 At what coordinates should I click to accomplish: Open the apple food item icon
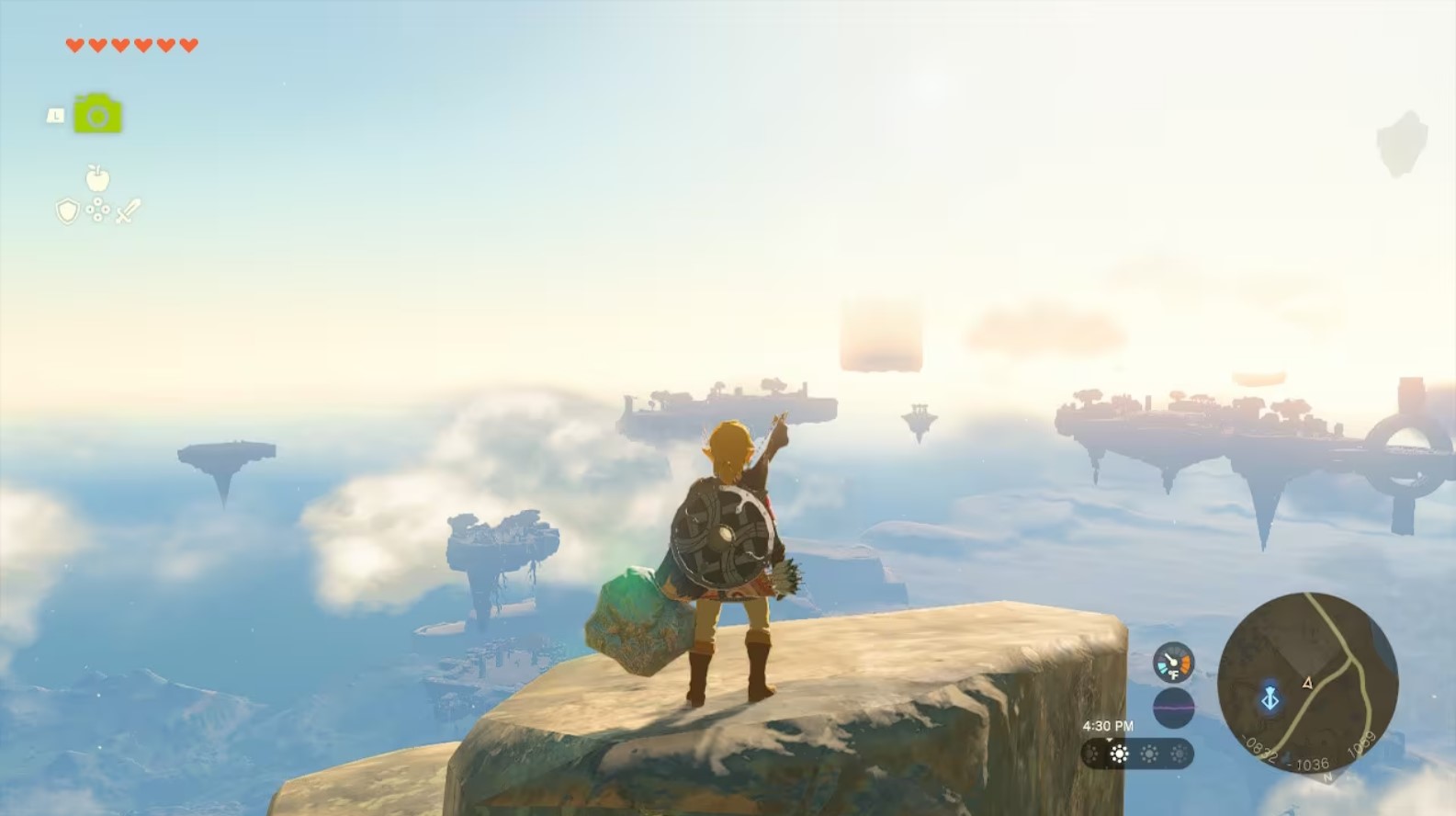[x=97, y=177]
